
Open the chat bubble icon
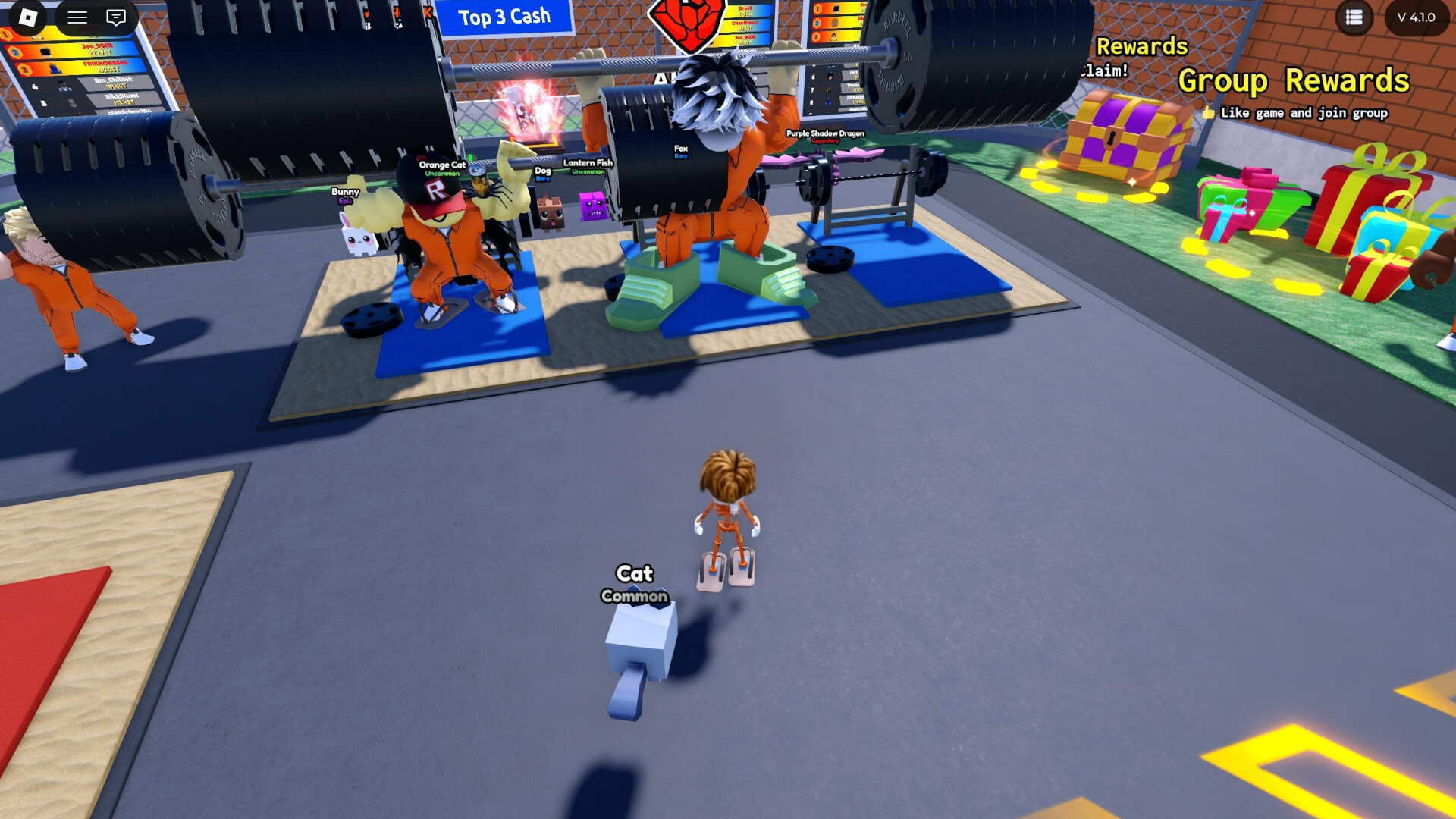tap(115, 17)
